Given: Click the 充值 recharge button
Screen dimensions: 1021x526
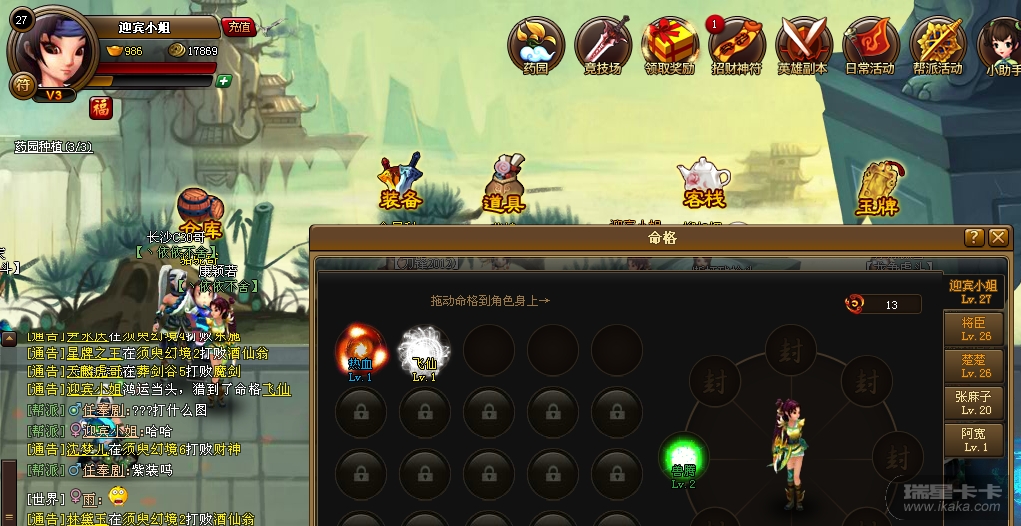Looking at the screenshot, I should point(238,27).
